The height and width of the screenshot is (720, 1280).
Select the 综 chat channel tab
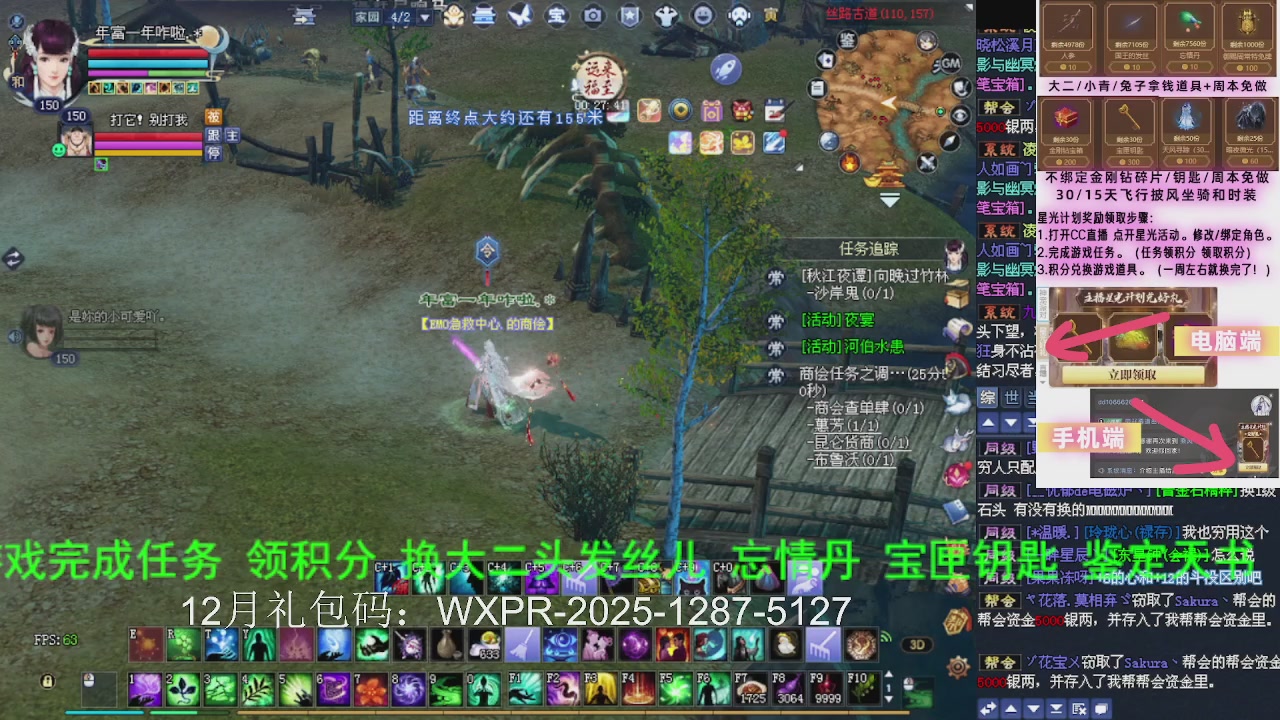point(989,398)
